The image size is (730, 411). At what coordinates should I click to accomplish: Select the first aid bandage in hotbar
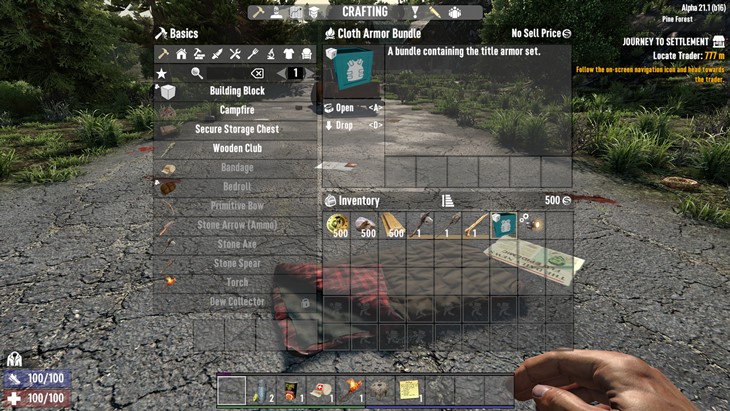tap(321, 389)
